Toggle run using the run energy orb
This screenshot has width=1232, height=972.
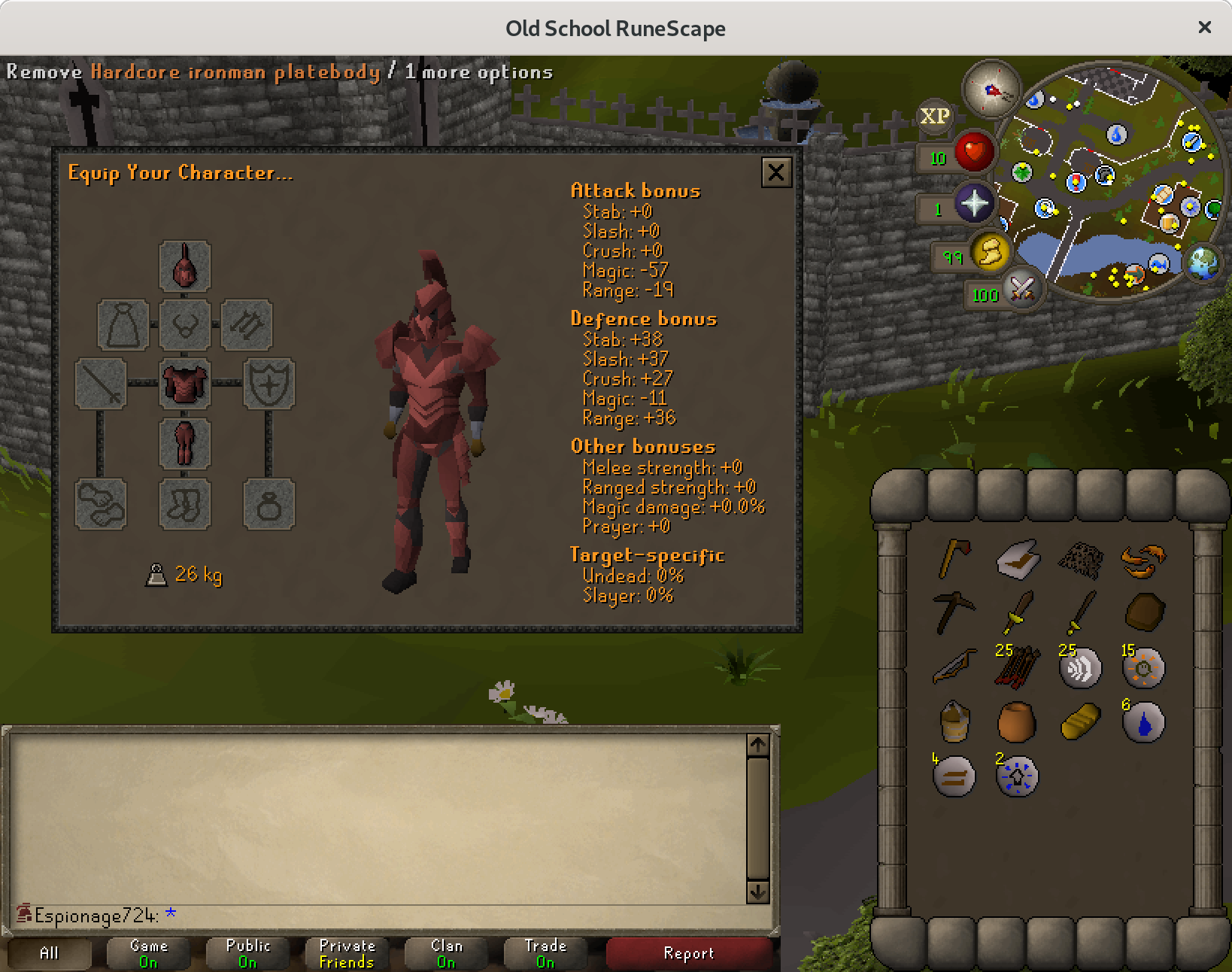pos(990,253)
